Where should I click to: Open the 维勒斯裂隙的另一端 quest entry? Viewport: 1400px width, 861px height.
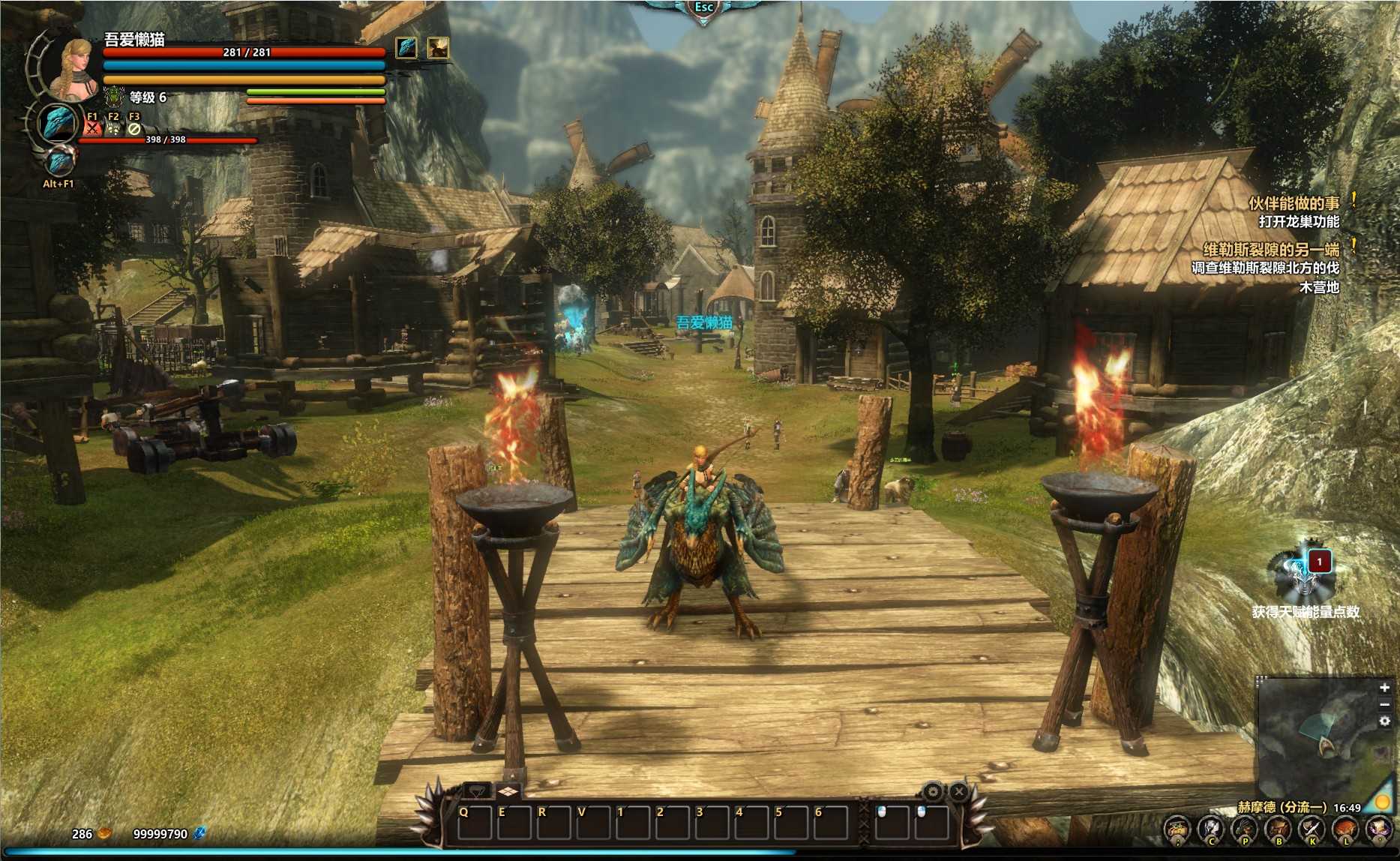click(1270, 250)
